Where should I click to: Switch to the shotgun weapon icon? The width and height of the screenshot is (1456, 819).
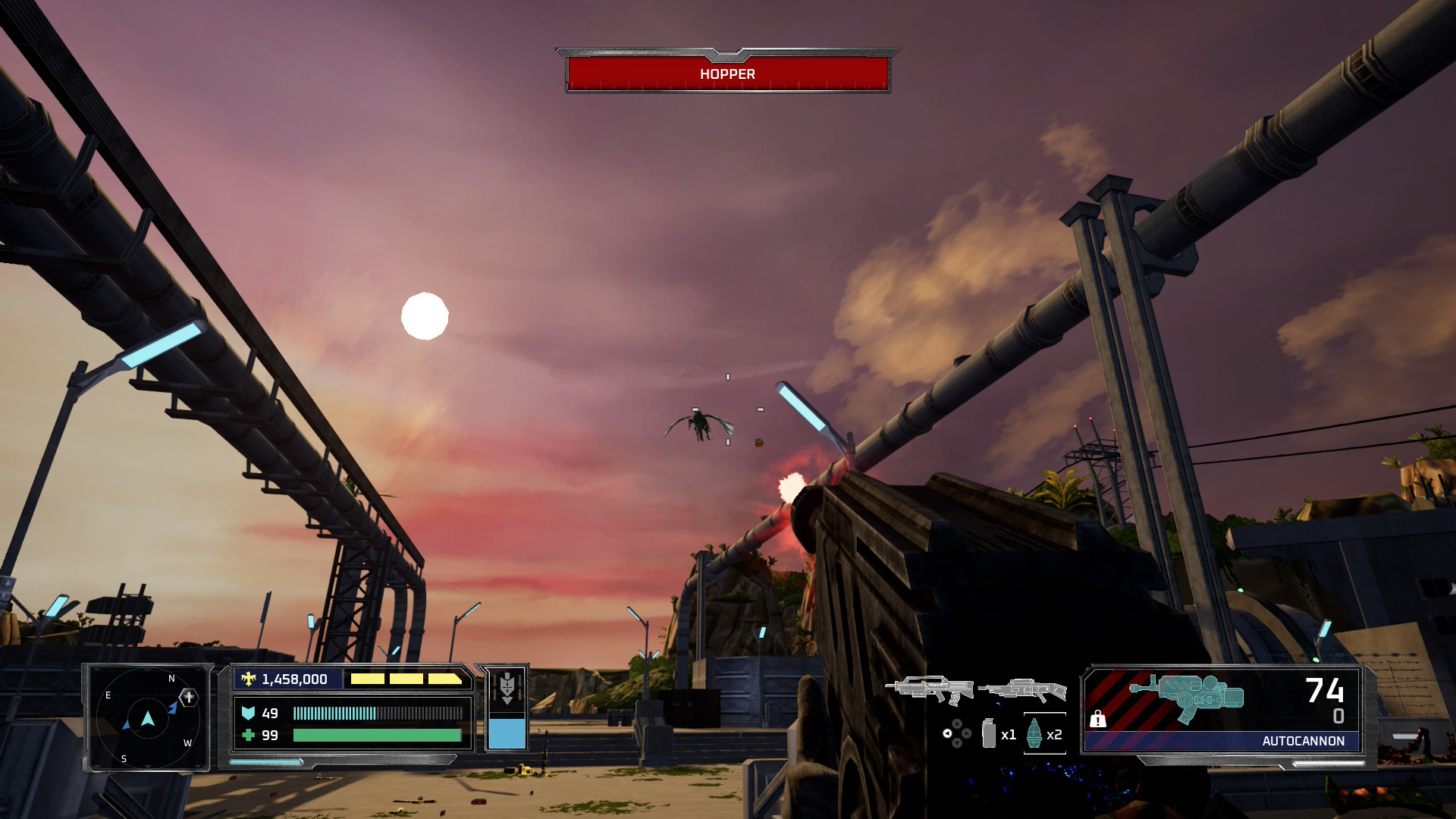[1021, 690]
